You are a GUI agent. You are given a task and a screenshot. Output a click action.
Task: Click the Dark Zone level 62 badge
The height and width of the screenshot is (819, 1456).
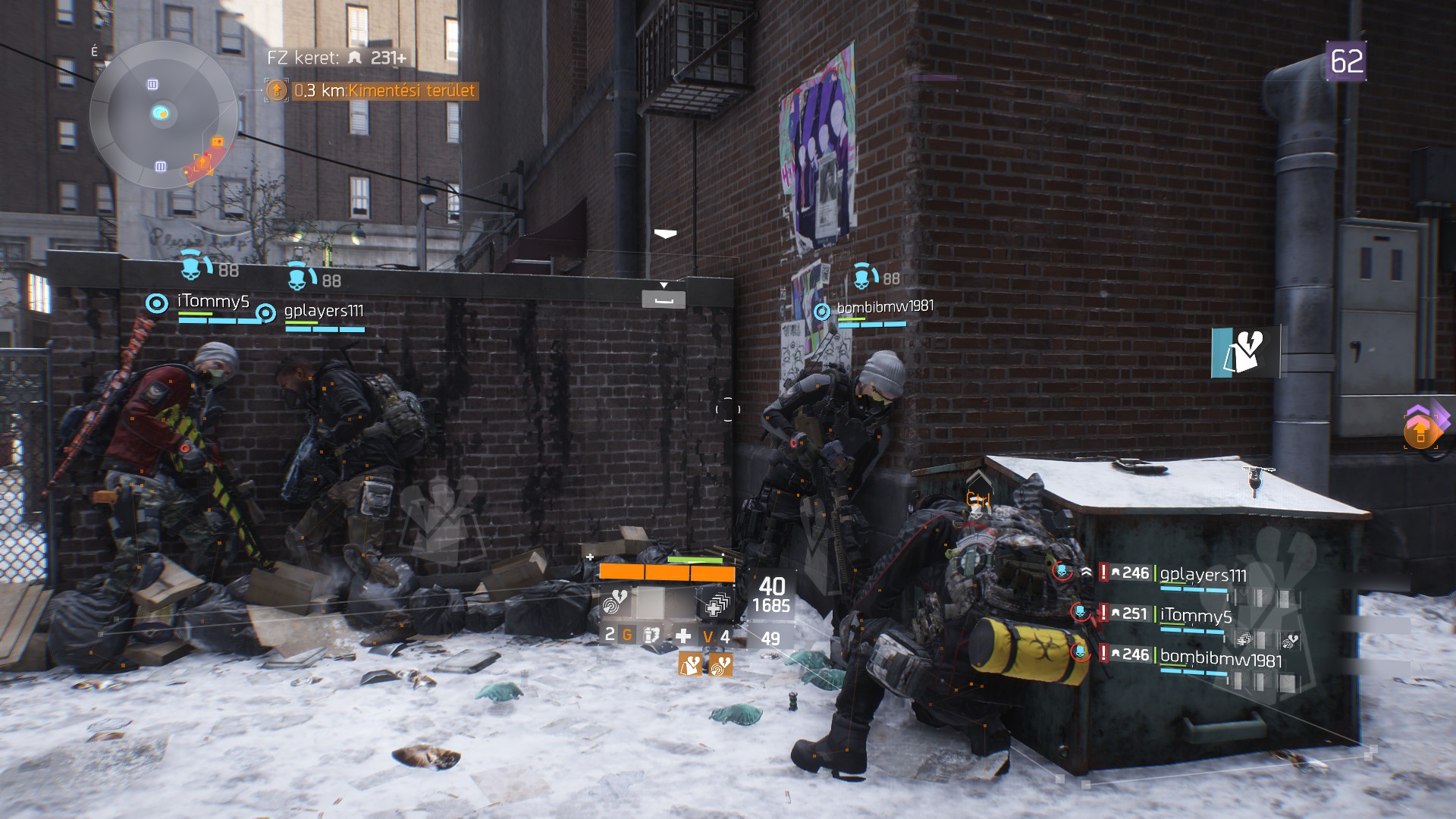point(1346,61)
